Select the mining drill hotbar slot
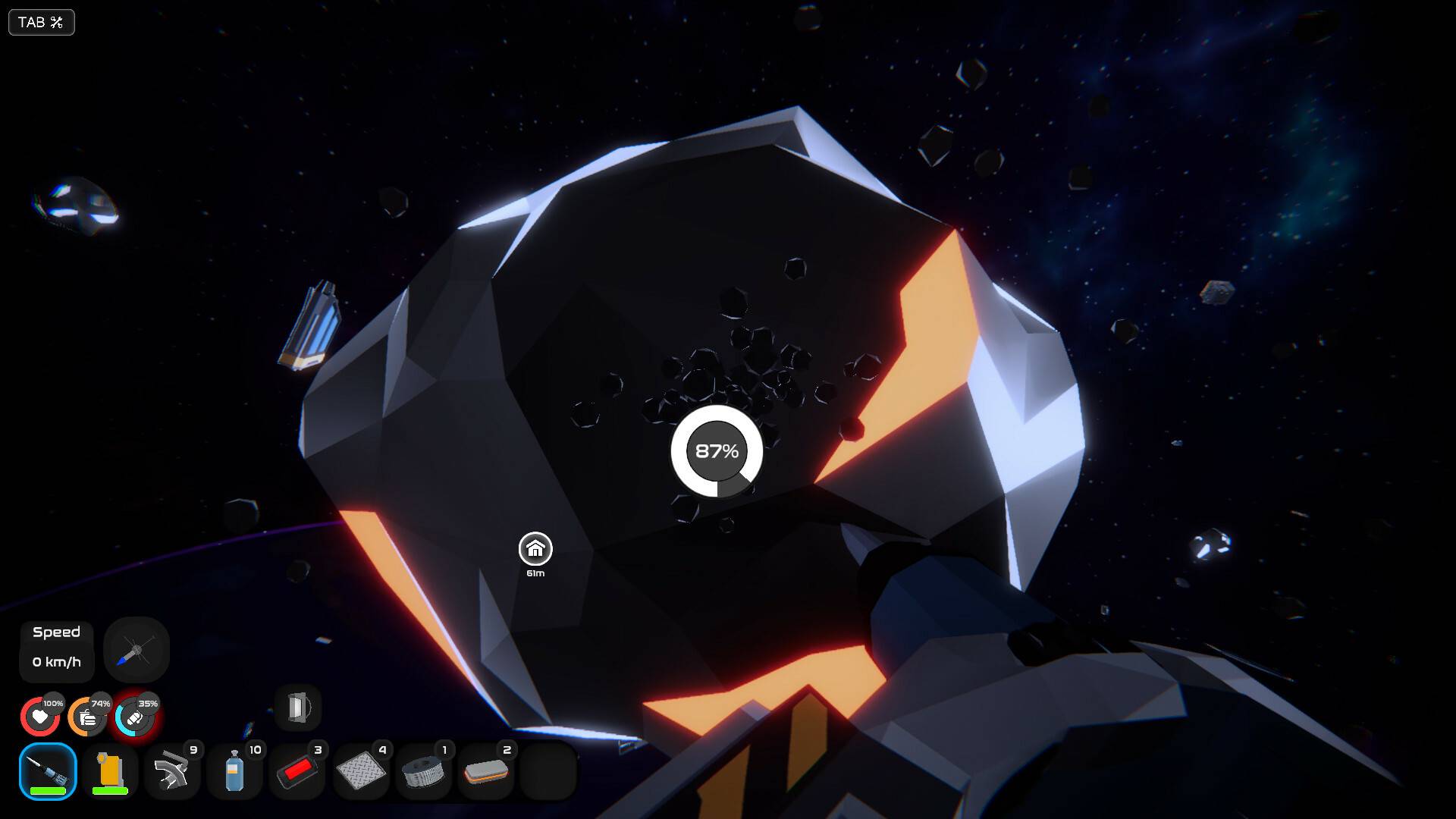1456x819 pixels. point(48,771)
